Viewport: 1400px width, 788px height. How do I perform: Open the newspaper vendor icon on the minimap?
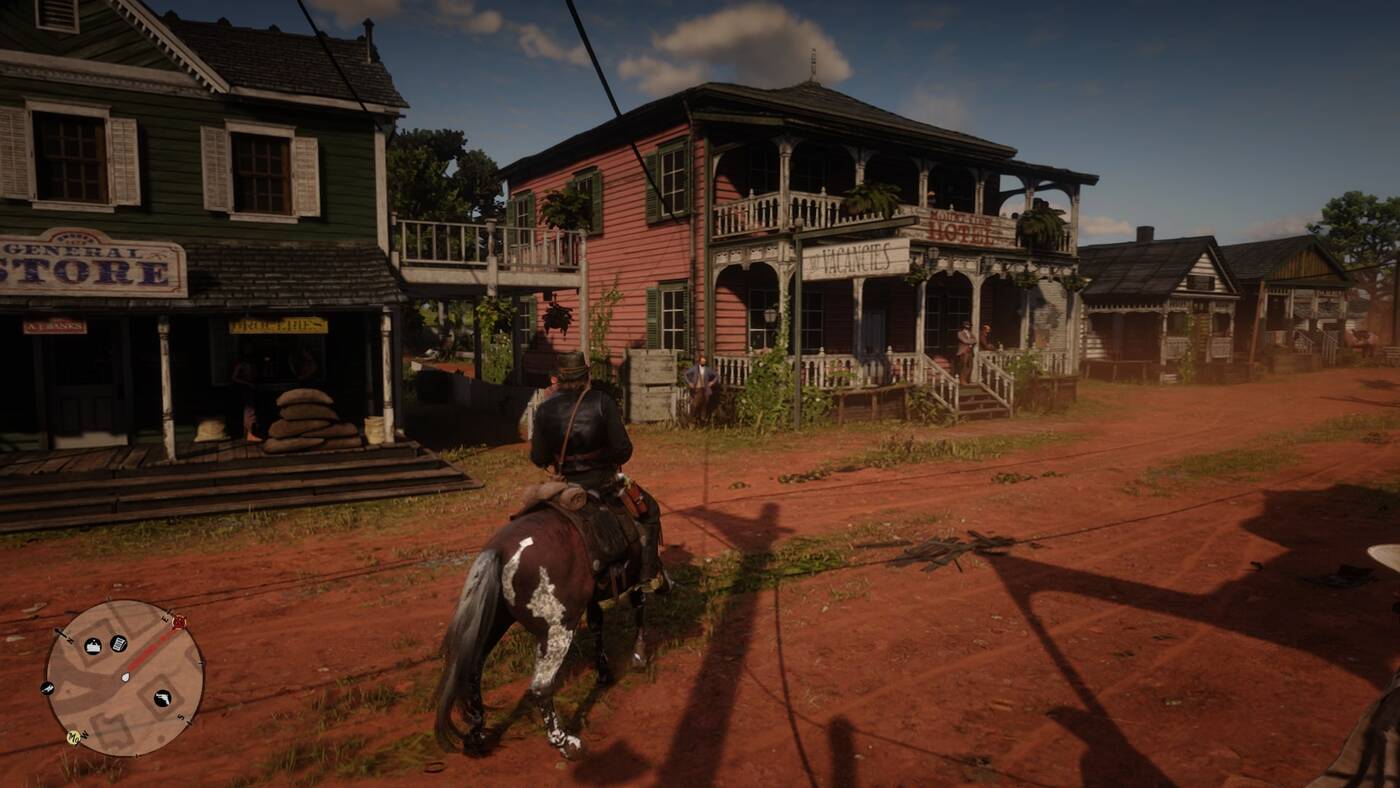point(118,642)
